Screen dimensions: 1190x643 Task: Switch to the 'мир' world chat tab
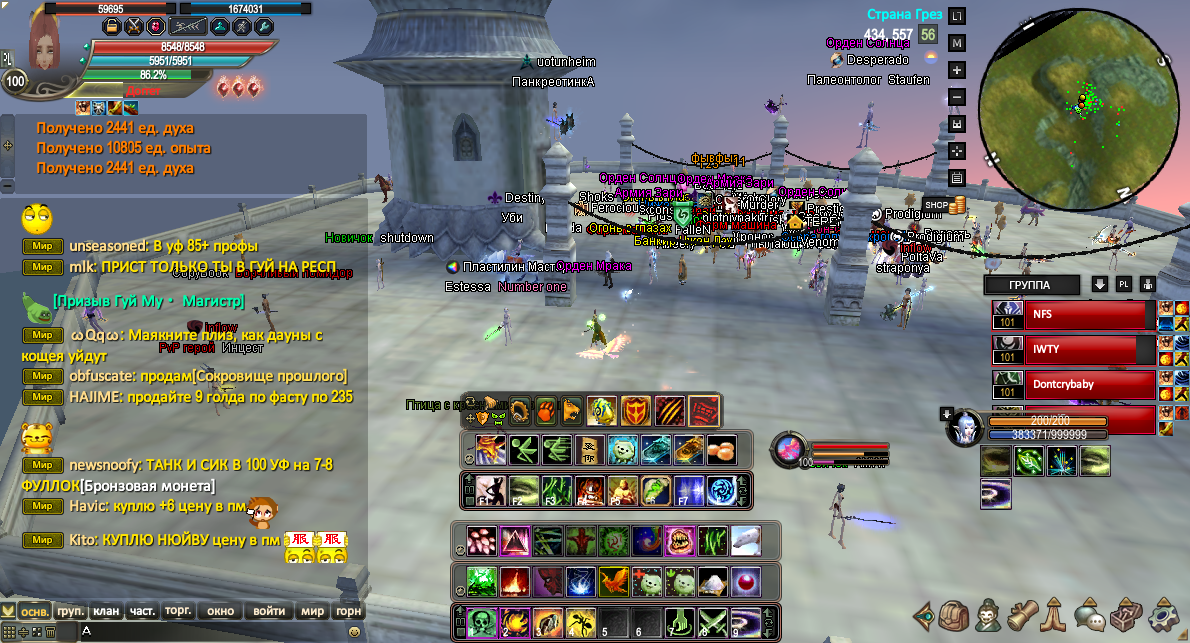click(x=312, y=611)
